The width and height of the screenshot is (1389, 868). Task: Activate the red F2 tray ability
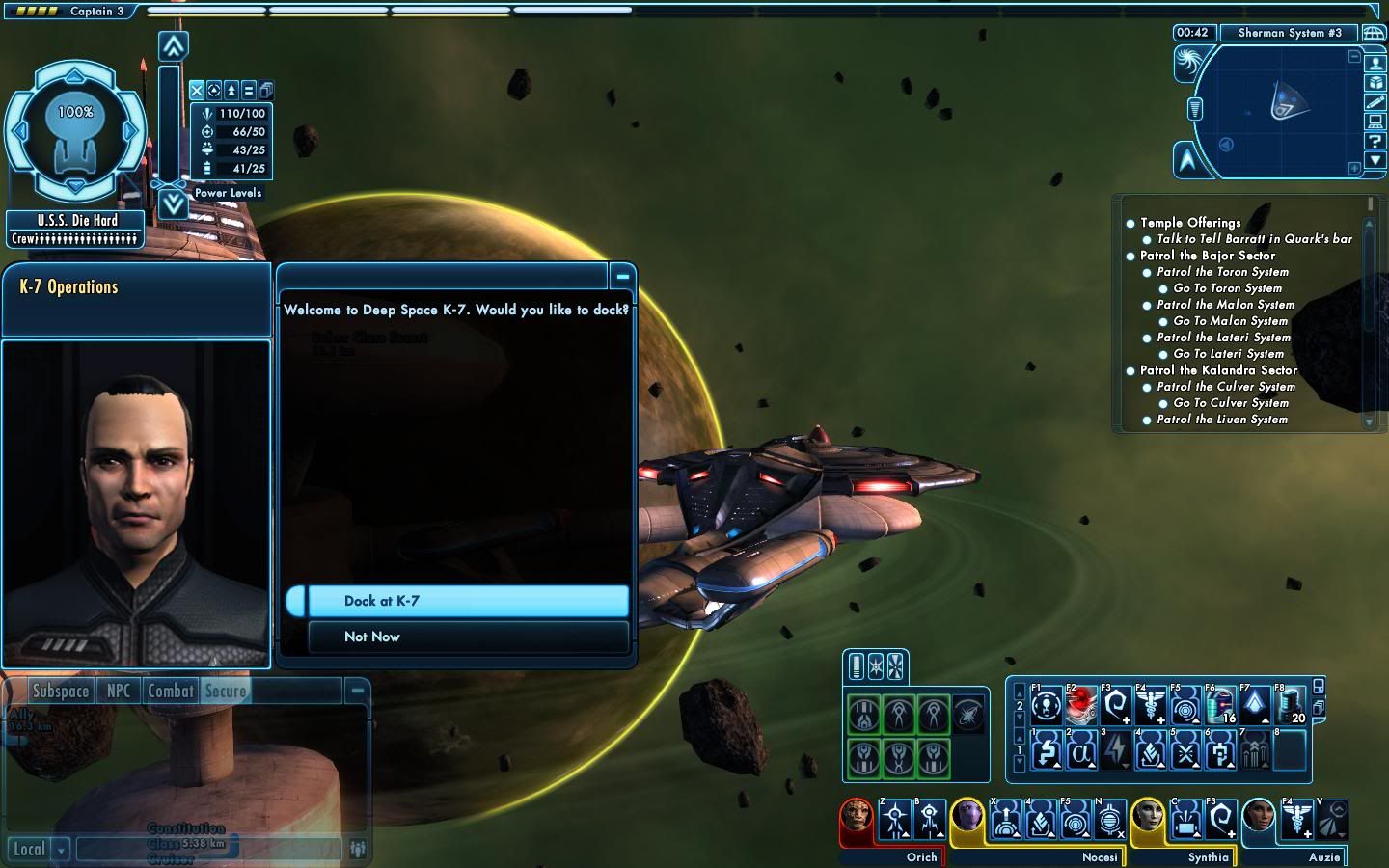[1081, 705]
